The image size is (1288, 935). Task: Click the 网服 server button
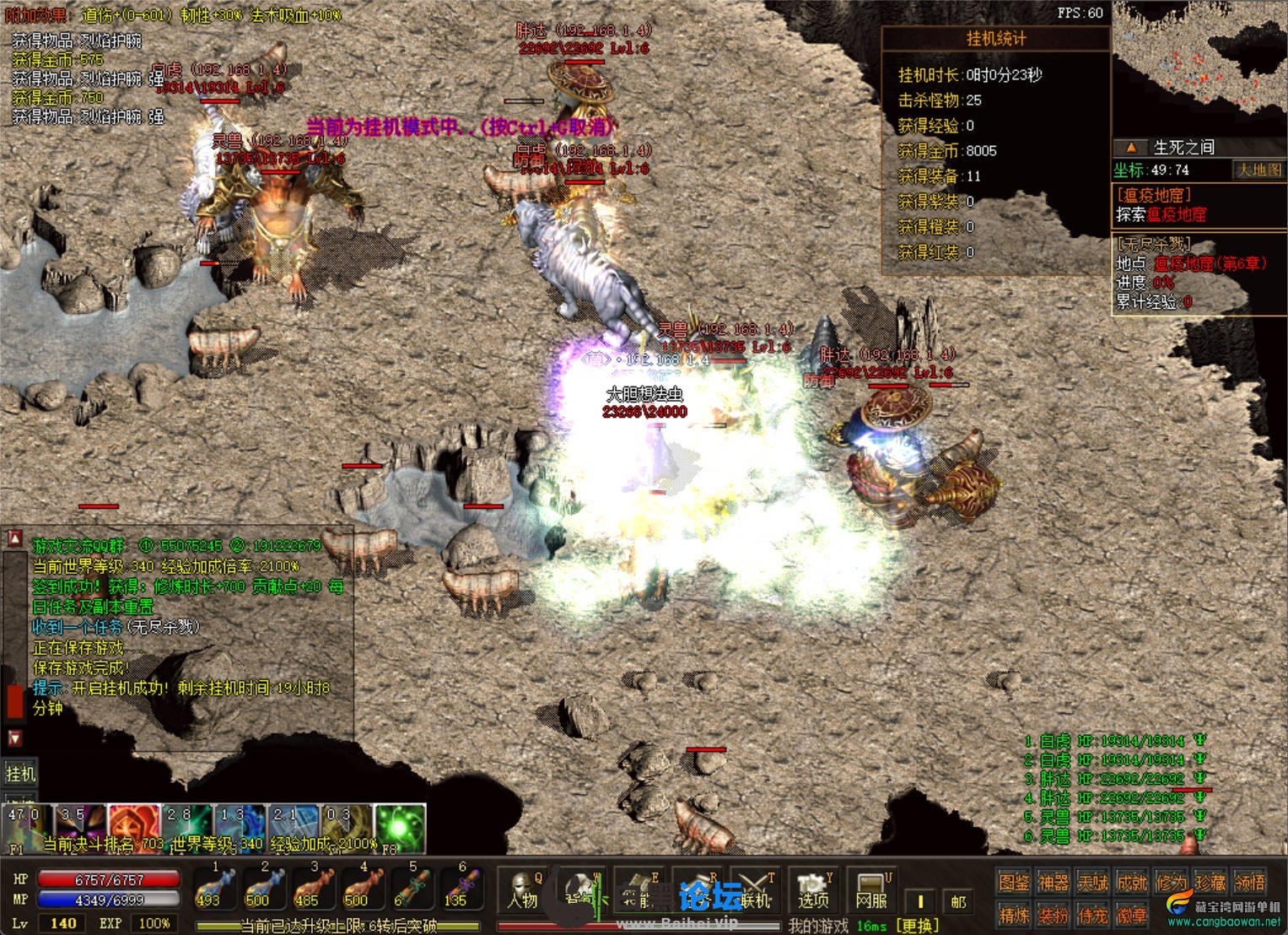(x=870, y=891)
